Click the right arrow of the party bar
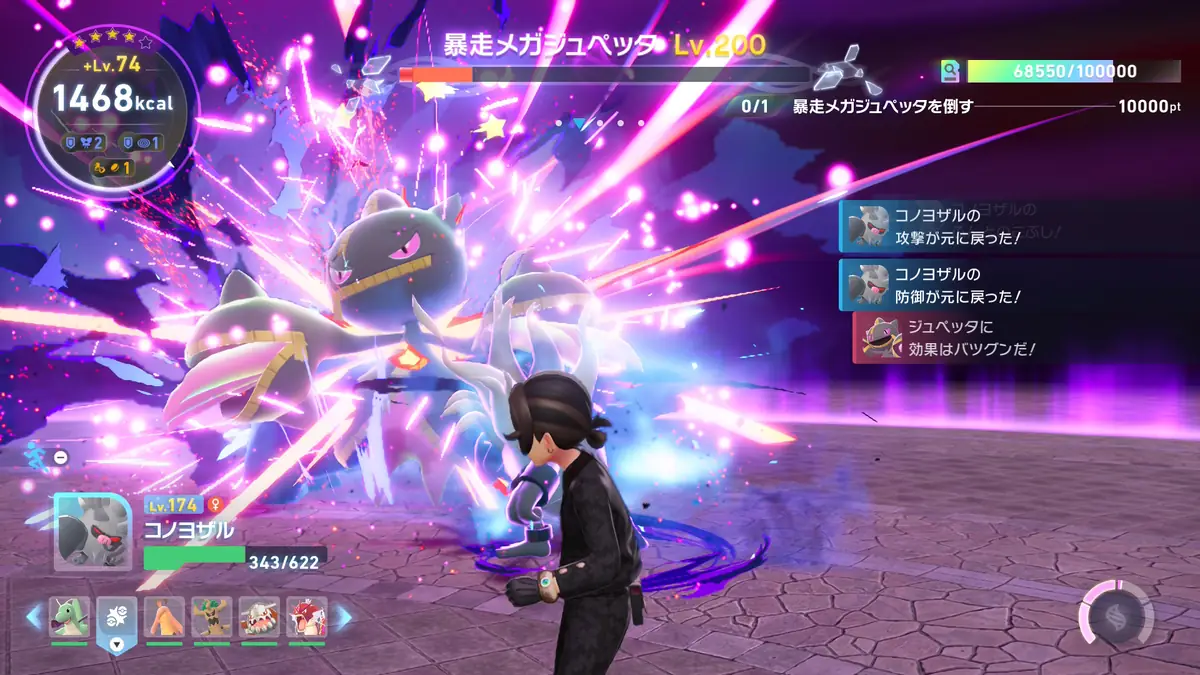Image resolution: width=1200 pixels, height=675 pixels. pos(342,618)
